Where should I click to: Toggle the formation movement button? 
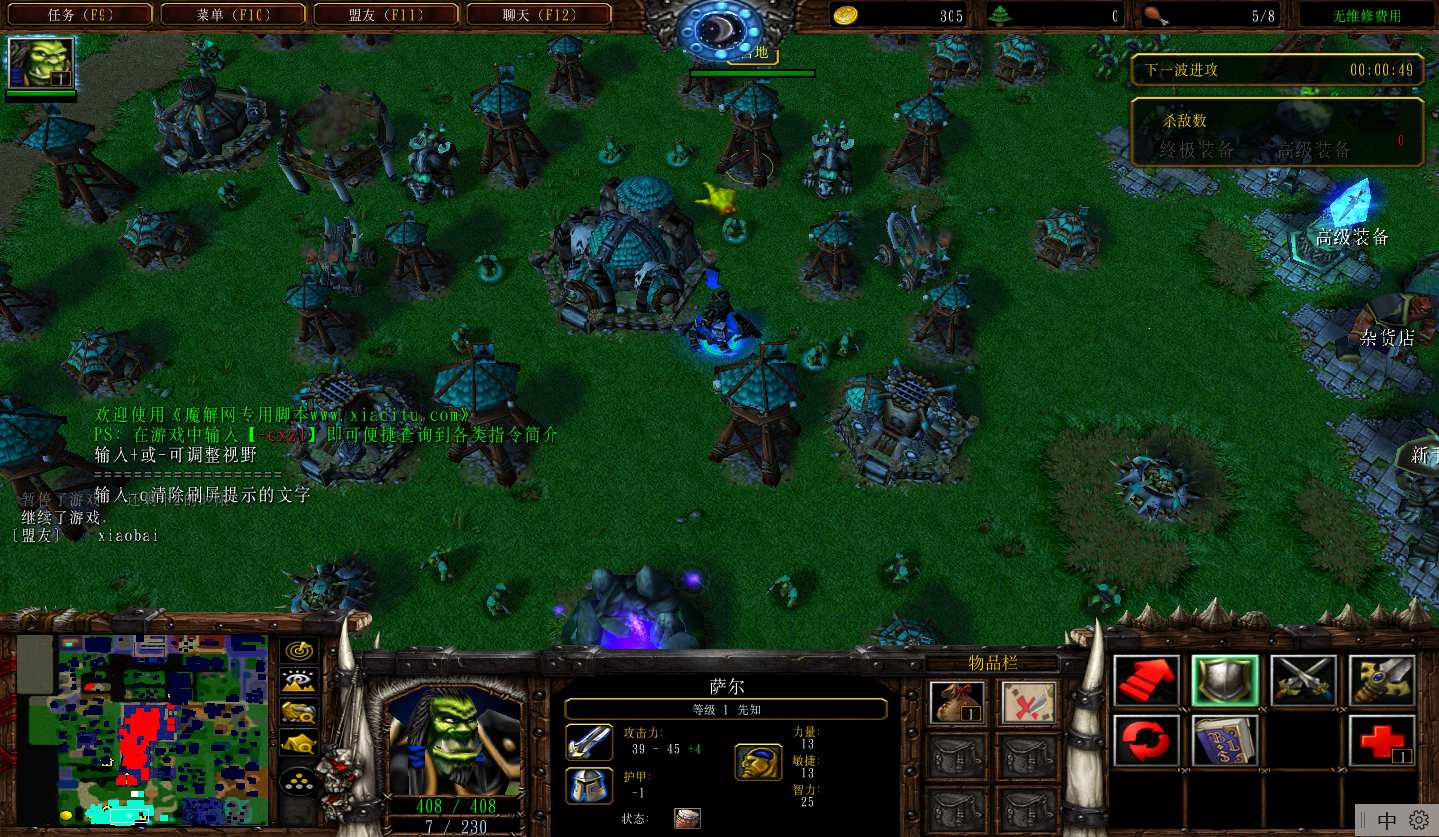(x=298, y=781)
